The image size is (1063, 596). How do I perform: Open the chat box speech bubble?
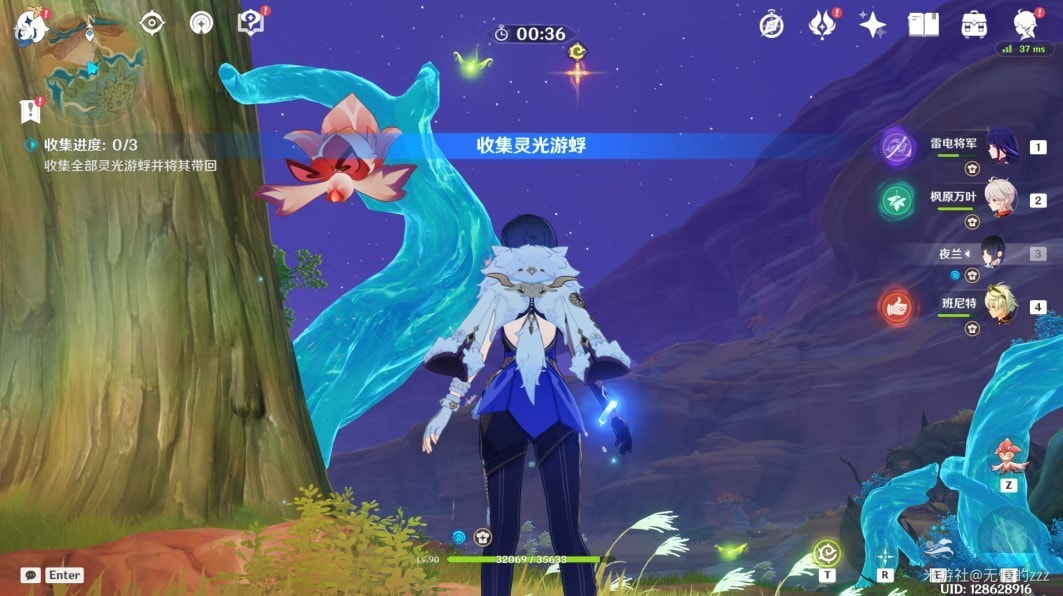coord(30,575)
